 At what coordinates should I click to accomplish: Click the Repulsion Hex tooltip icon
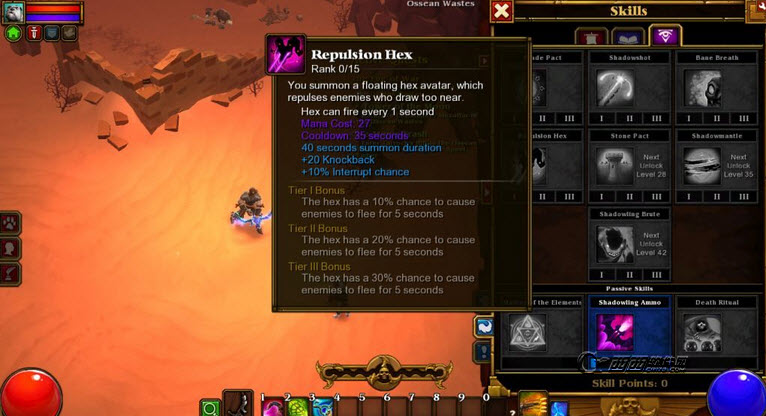(286, 54)
